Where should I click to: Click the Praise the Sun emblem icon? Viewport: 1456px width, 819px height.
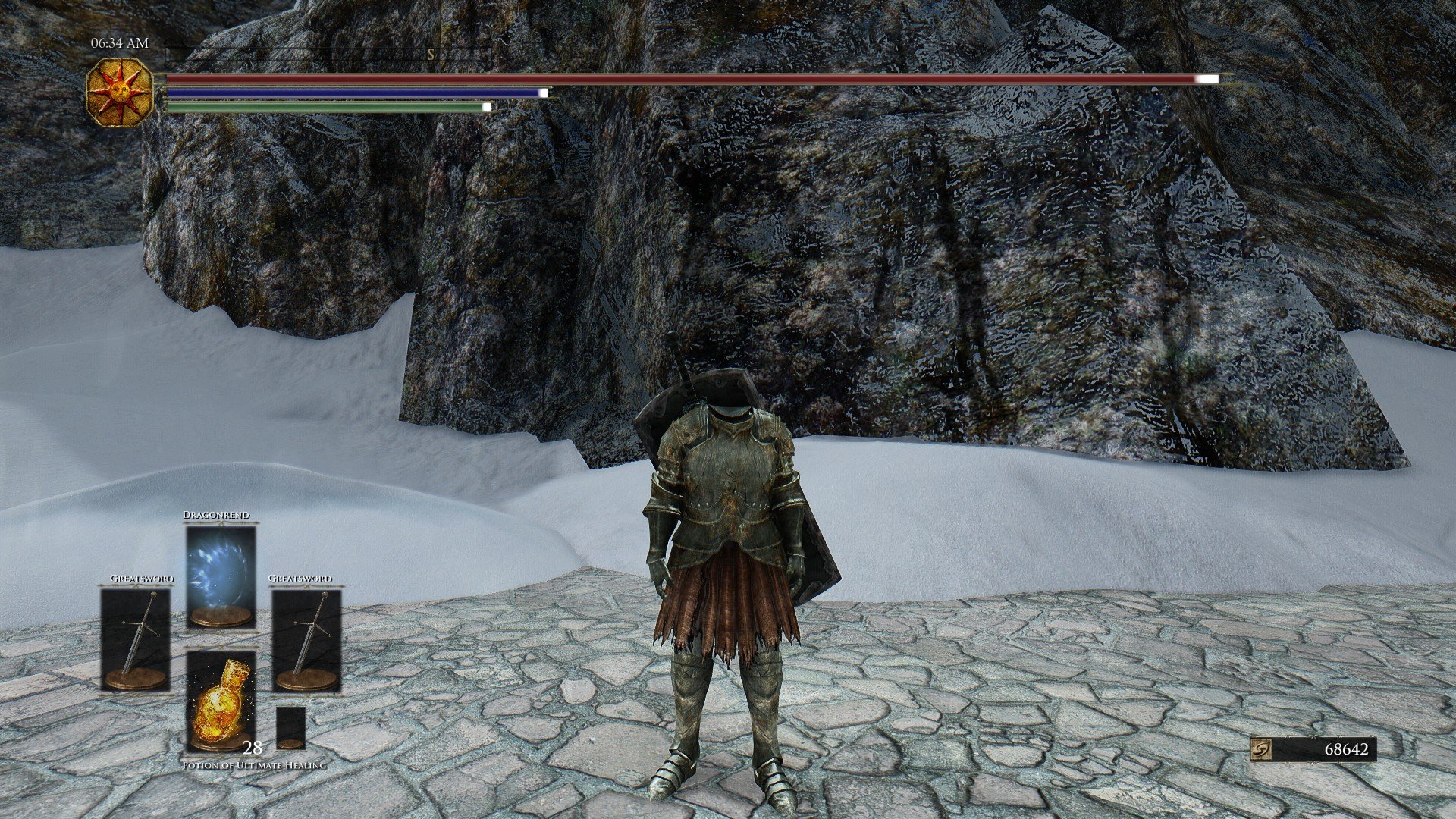pyautogui.click(x=119, y=93)
